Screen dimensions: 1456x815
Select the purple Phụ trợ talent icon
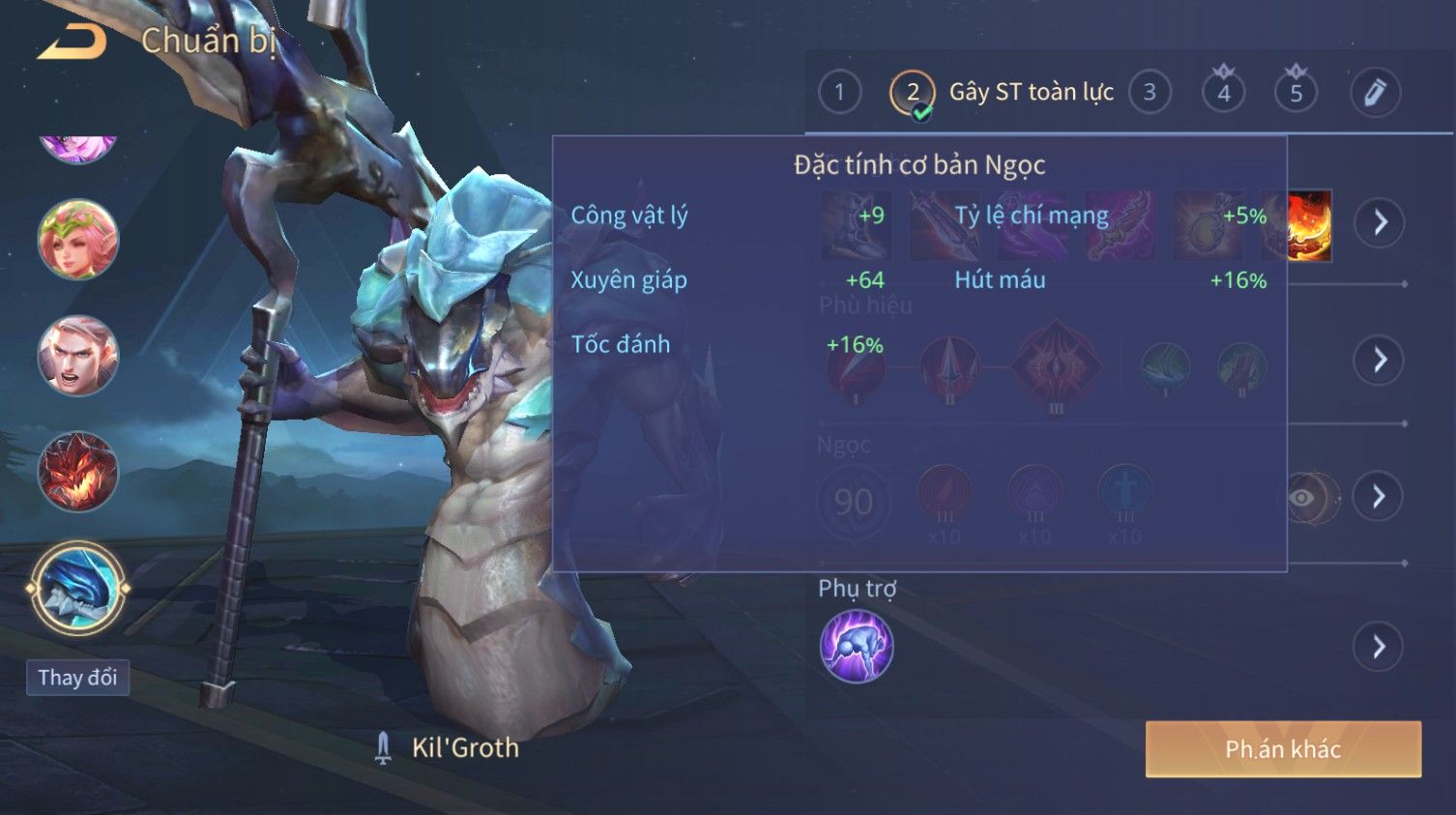(857, 646)
